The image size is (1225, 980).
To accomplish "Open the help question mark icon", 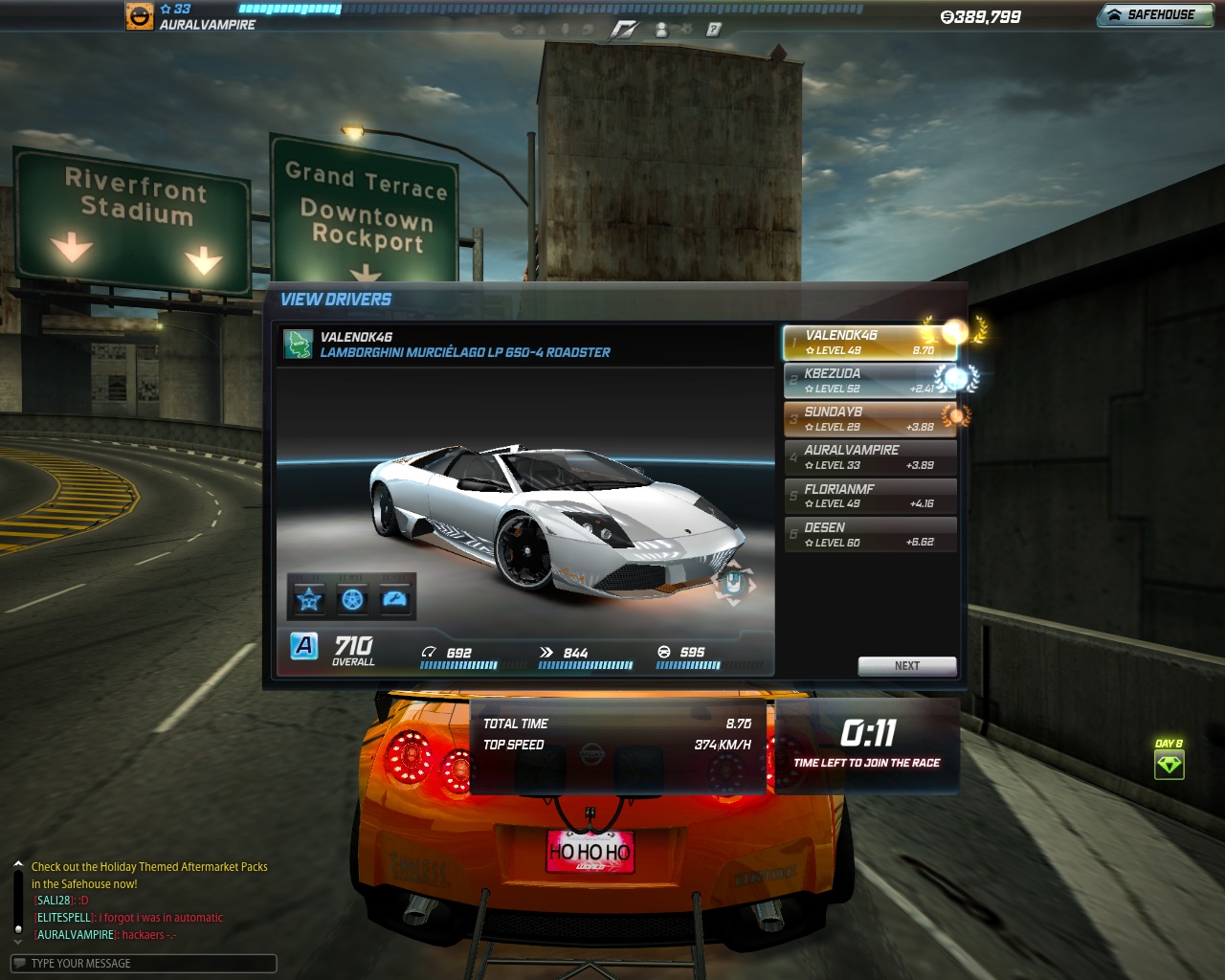I will 714,30.
